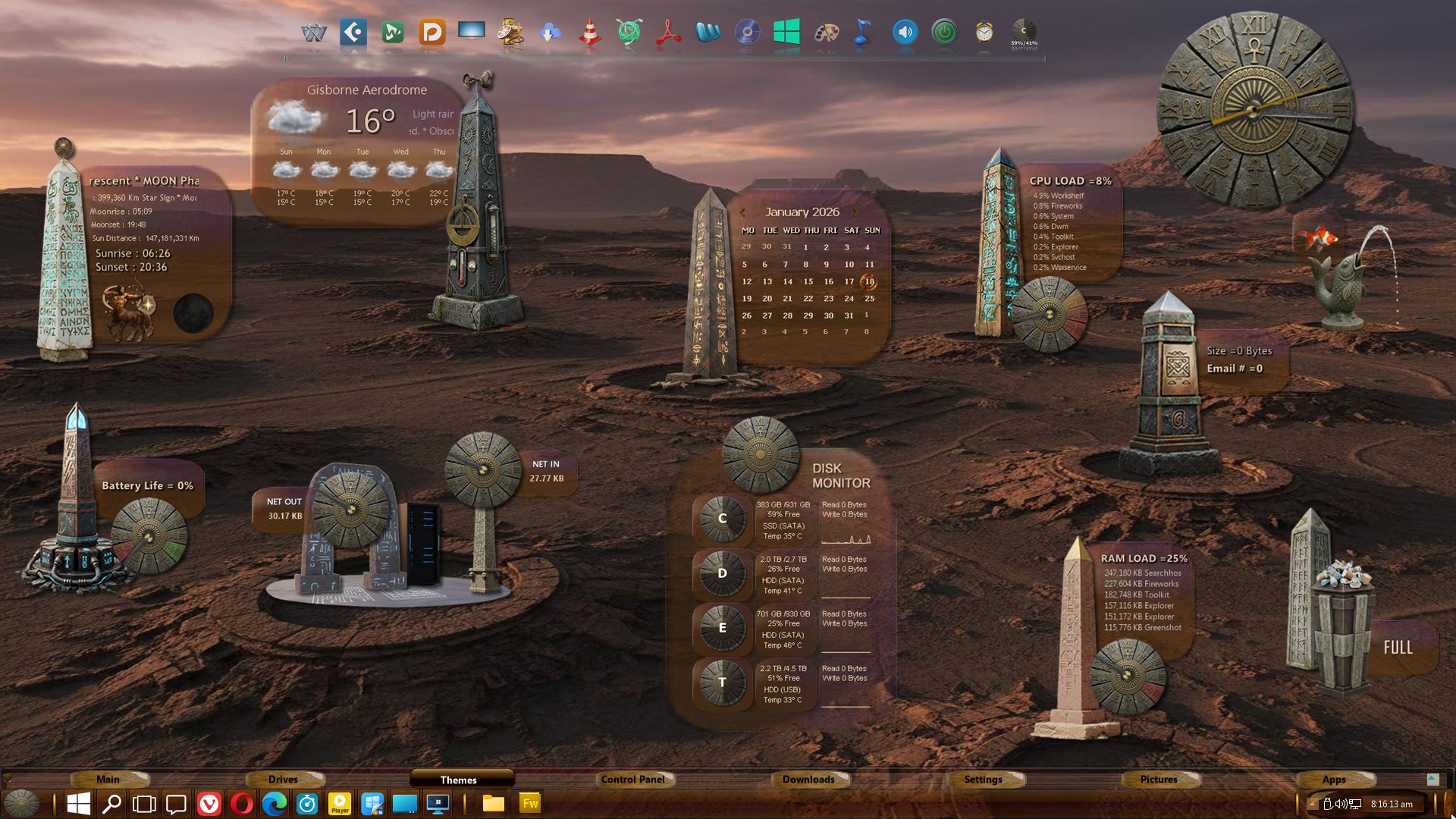
Task: Click the taskbar search magnifier
Action: [x=111, y=804]
